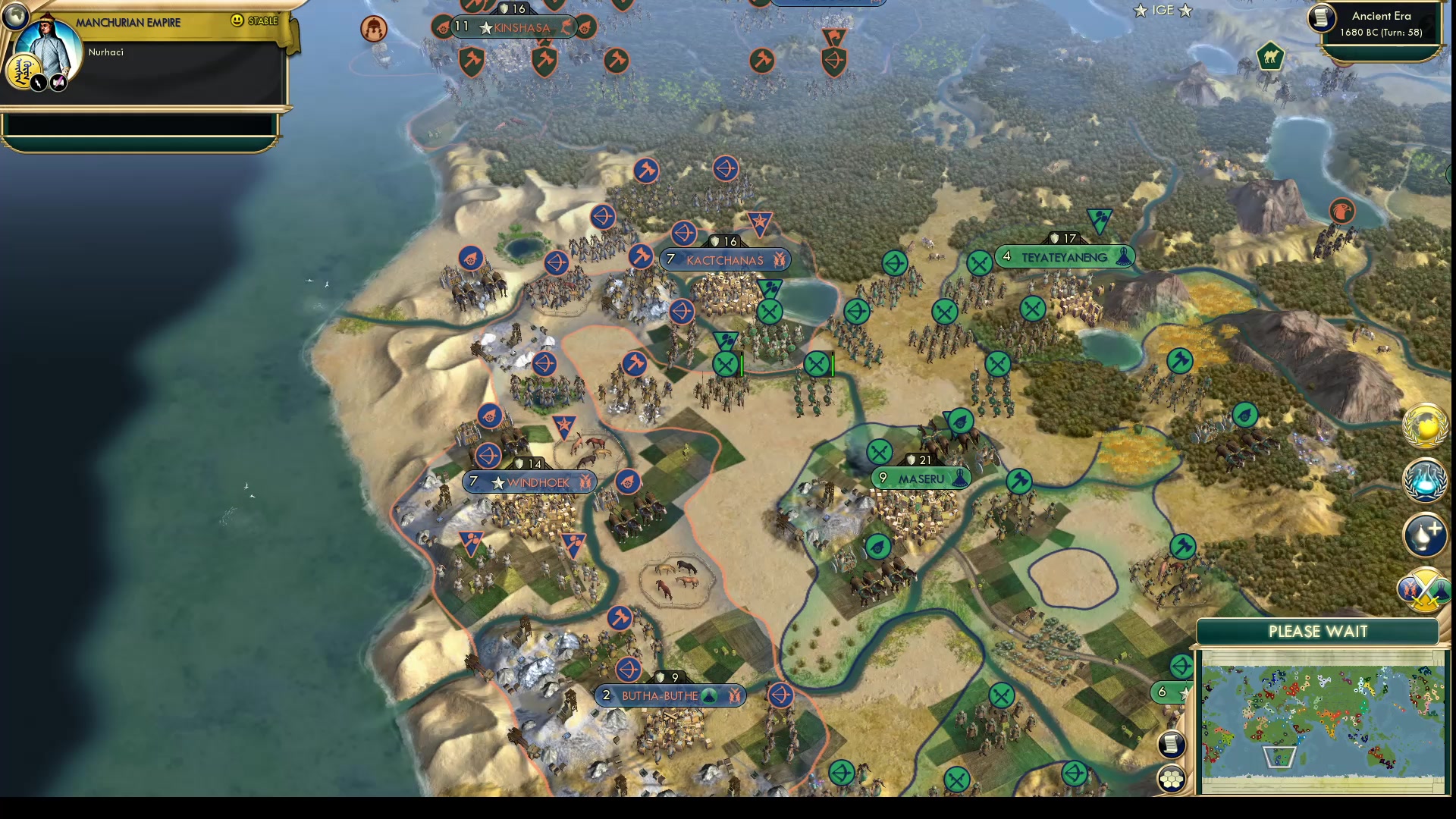The image size is (1456, 819).
Task: Click the Please Wait turn button
Action: click(1317, 632)
